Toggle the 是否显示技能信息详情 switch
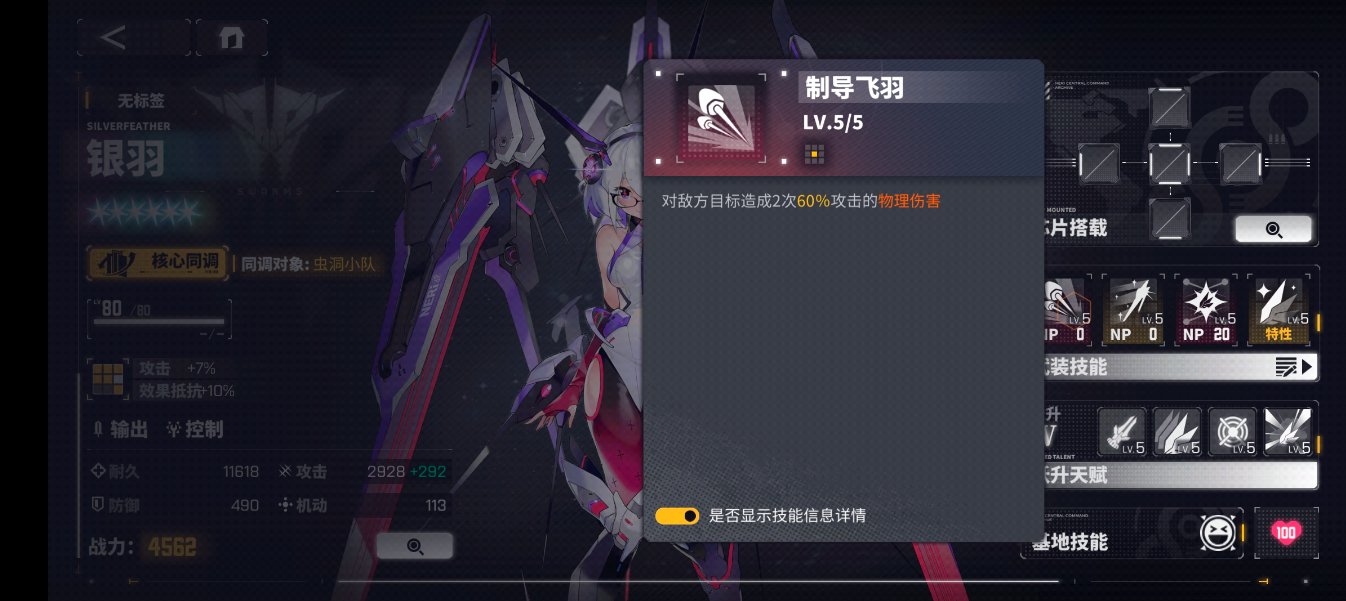The height and width of the screenshot is (601, 1346). (677, 516)
